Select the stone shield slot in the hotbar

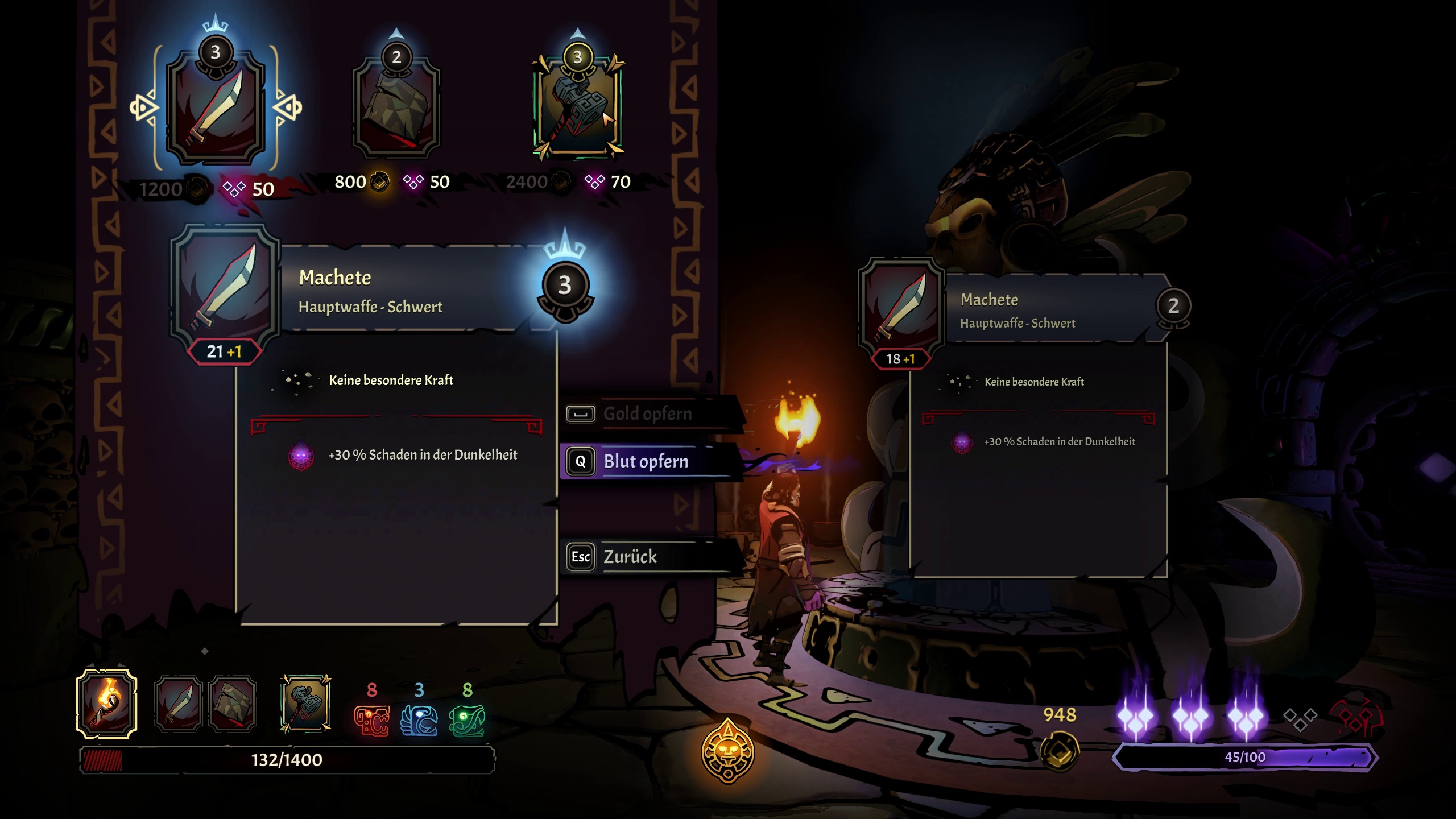[233, 704]
